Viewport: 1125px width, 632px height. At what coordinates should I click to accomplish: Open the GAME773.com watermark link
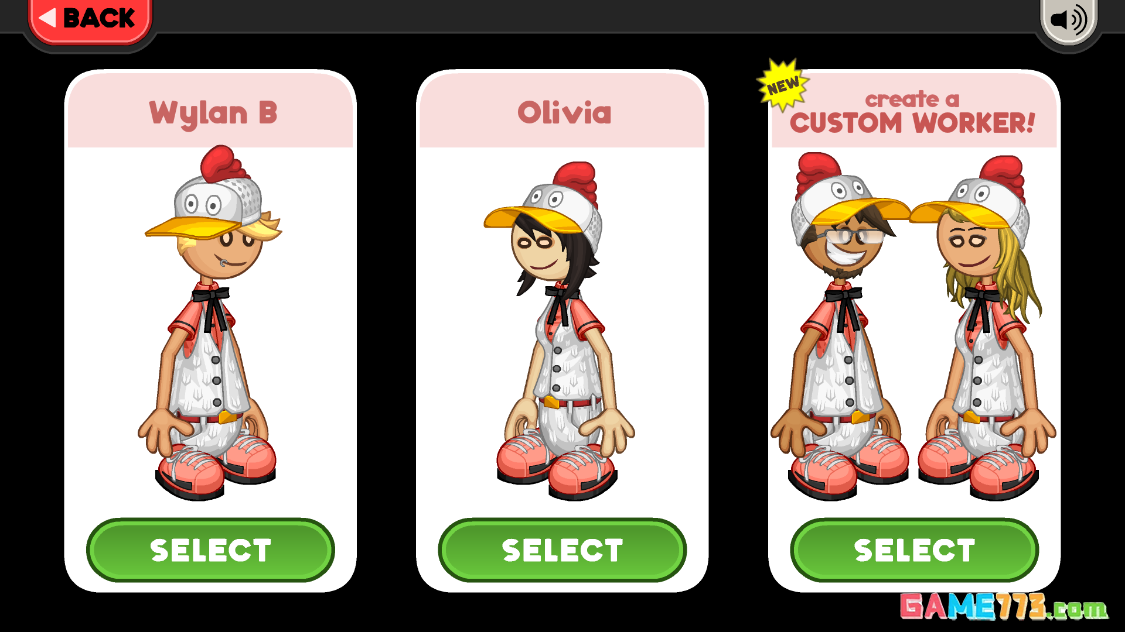point(1003,607)
